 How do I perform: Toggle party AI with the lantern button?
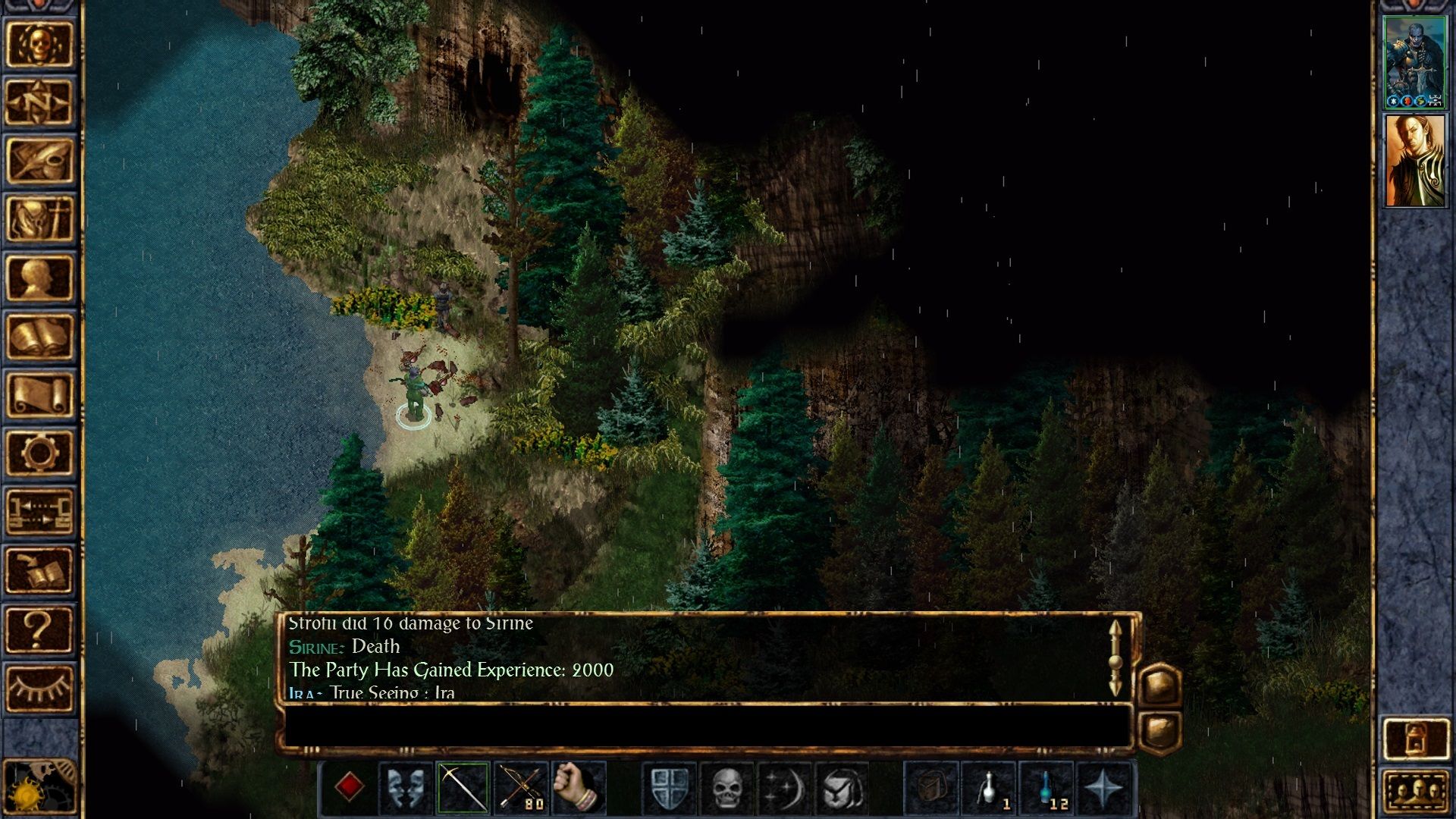pyautogui.click(x=1415, y=738)
